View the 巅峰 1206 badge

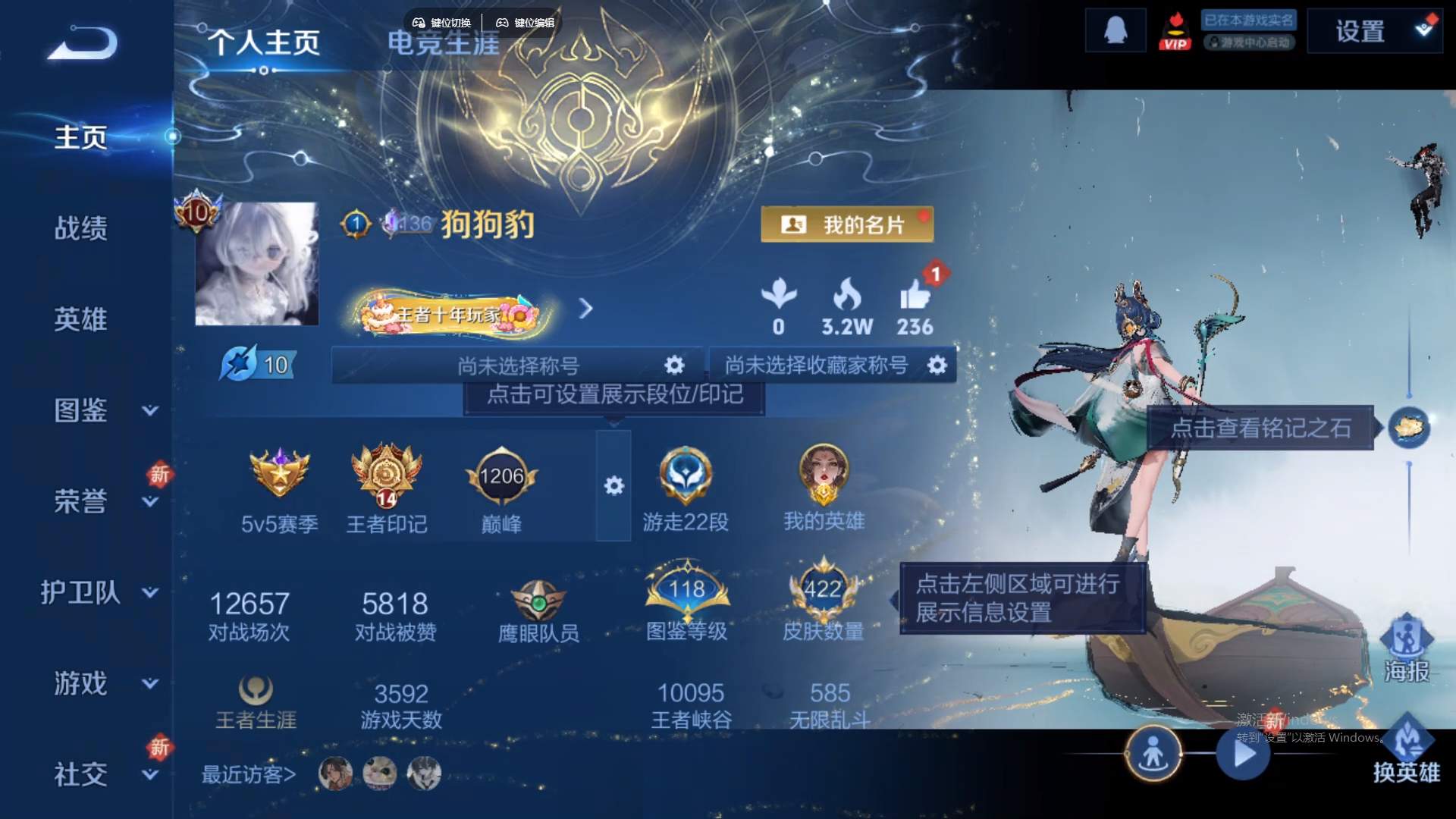[502, 476]
